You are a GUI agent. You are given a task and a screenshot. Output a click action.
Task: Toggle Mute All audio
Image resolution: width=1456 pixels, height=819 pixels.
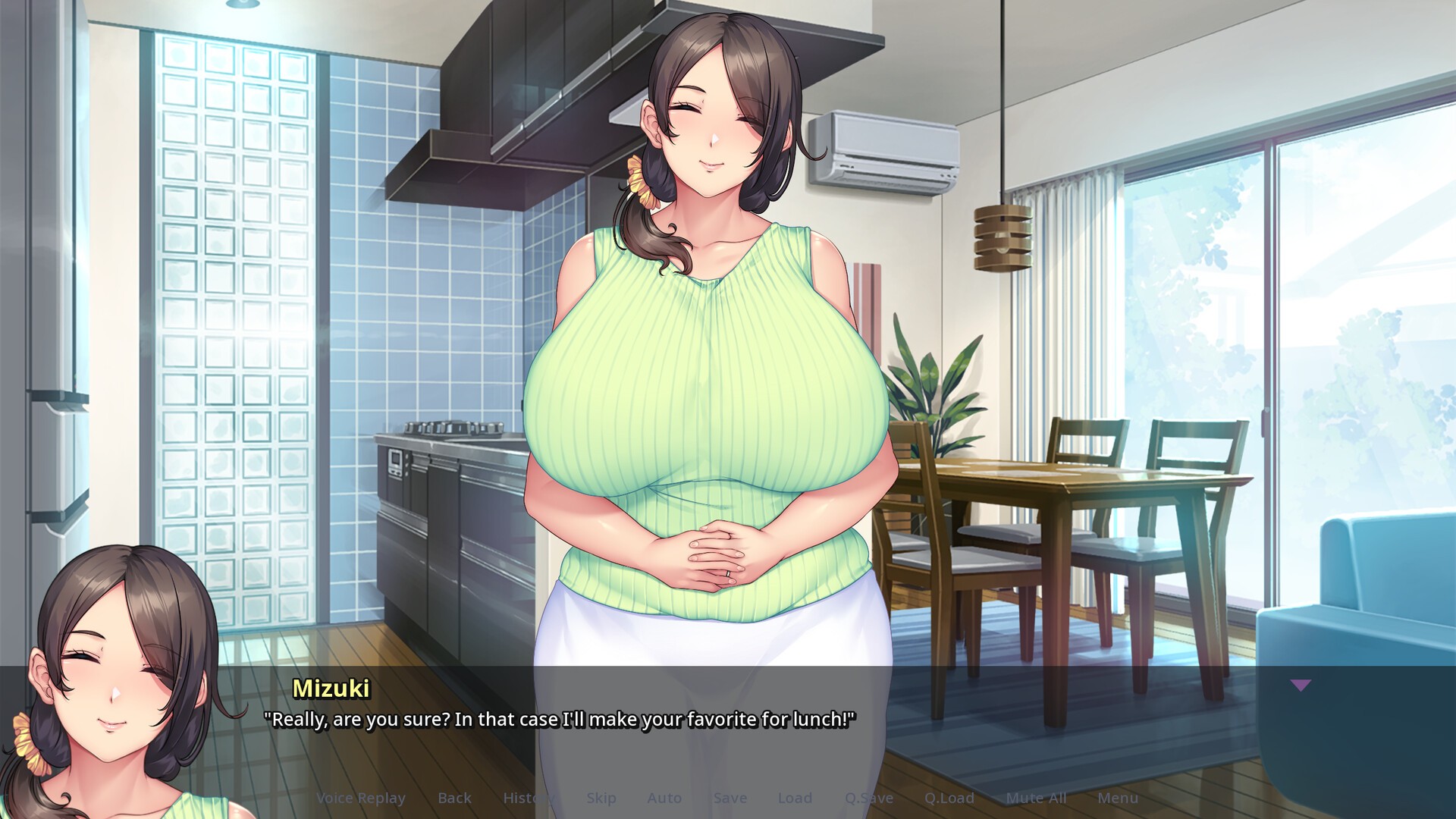[x=1036, y=798]
